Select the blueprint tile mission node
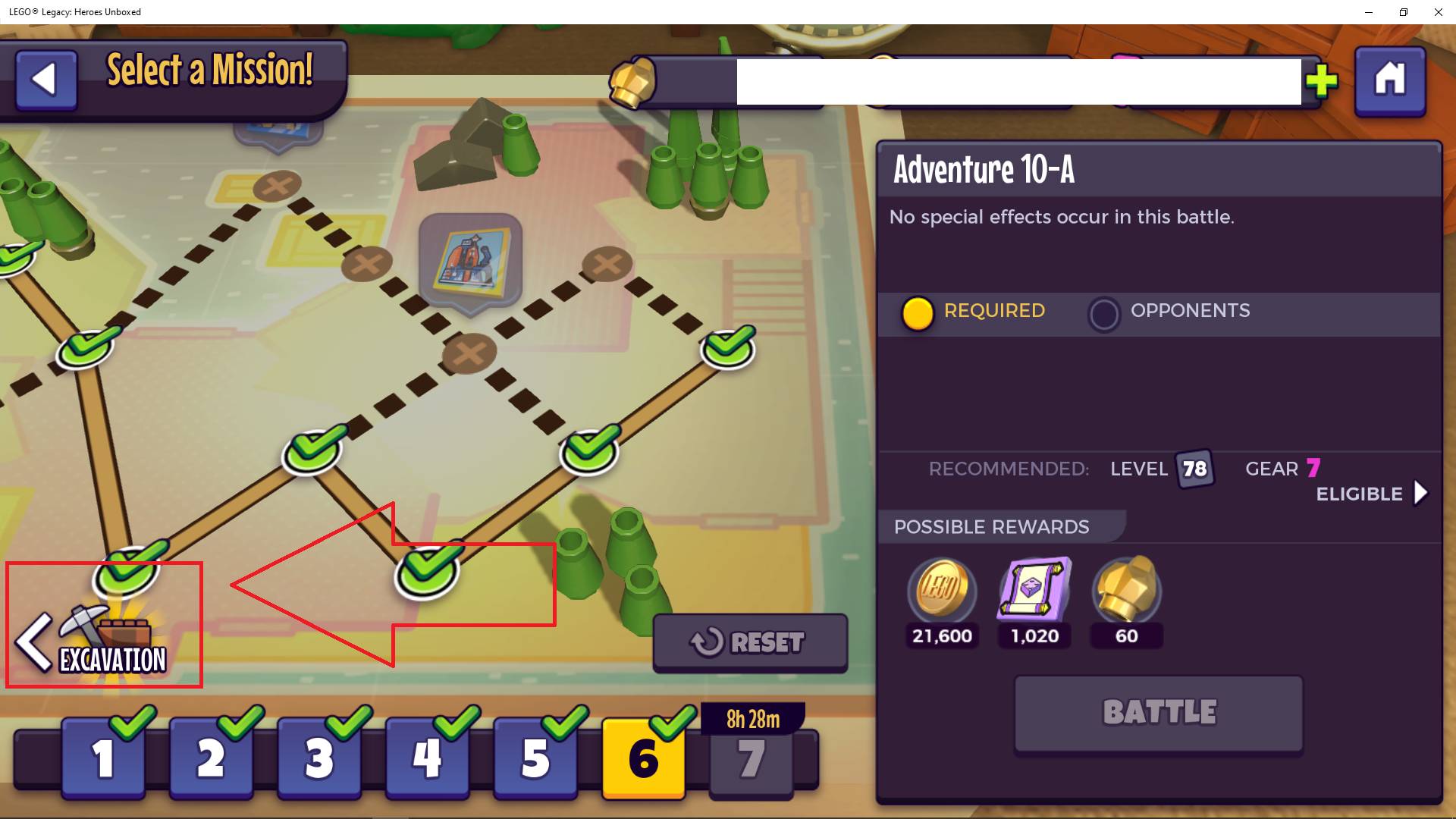This screenshot has width=1456, height=819. pos(471,262)
